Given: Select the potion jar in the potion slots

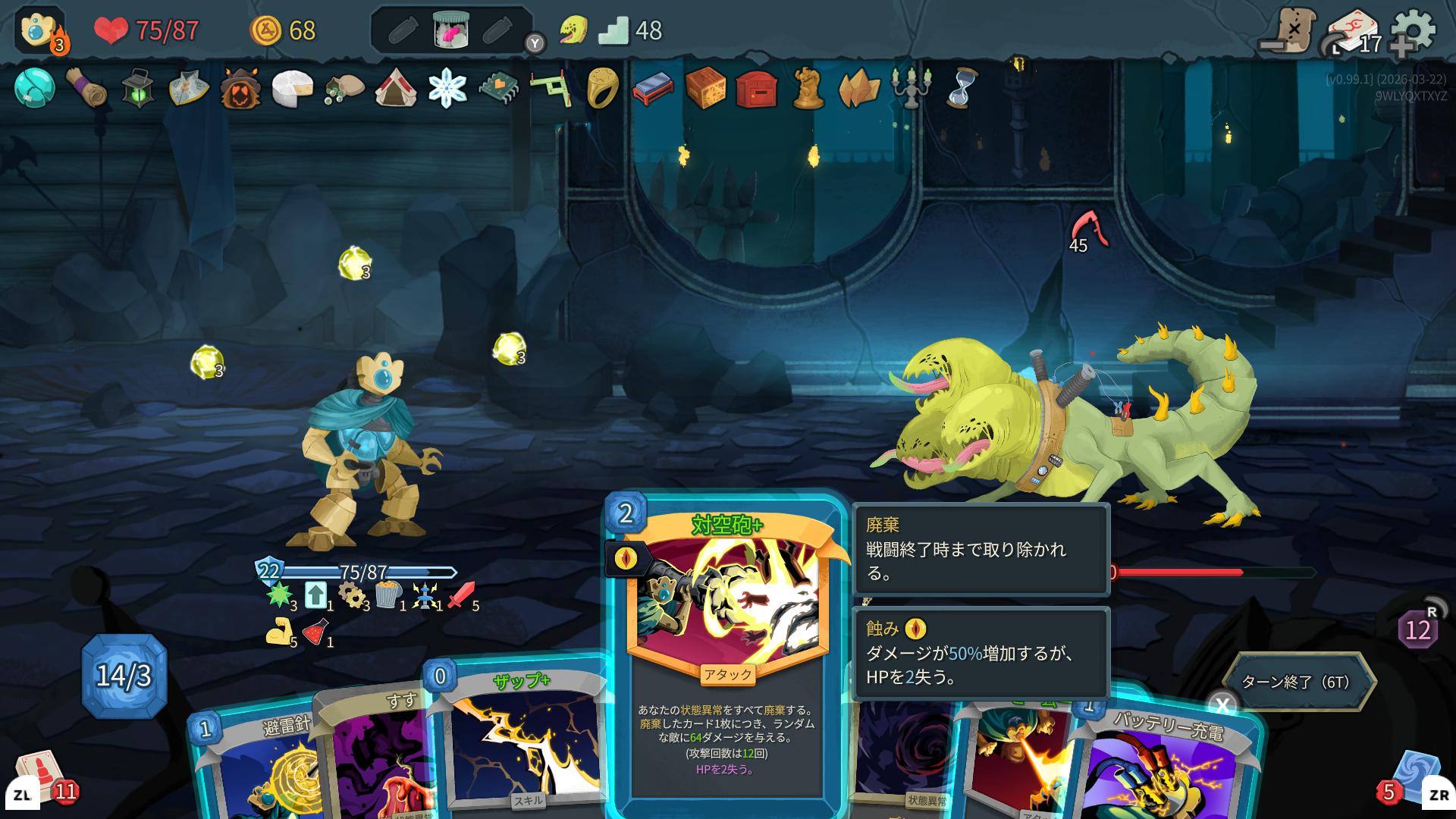Looking at the screenshot, I should click(451, 30).
